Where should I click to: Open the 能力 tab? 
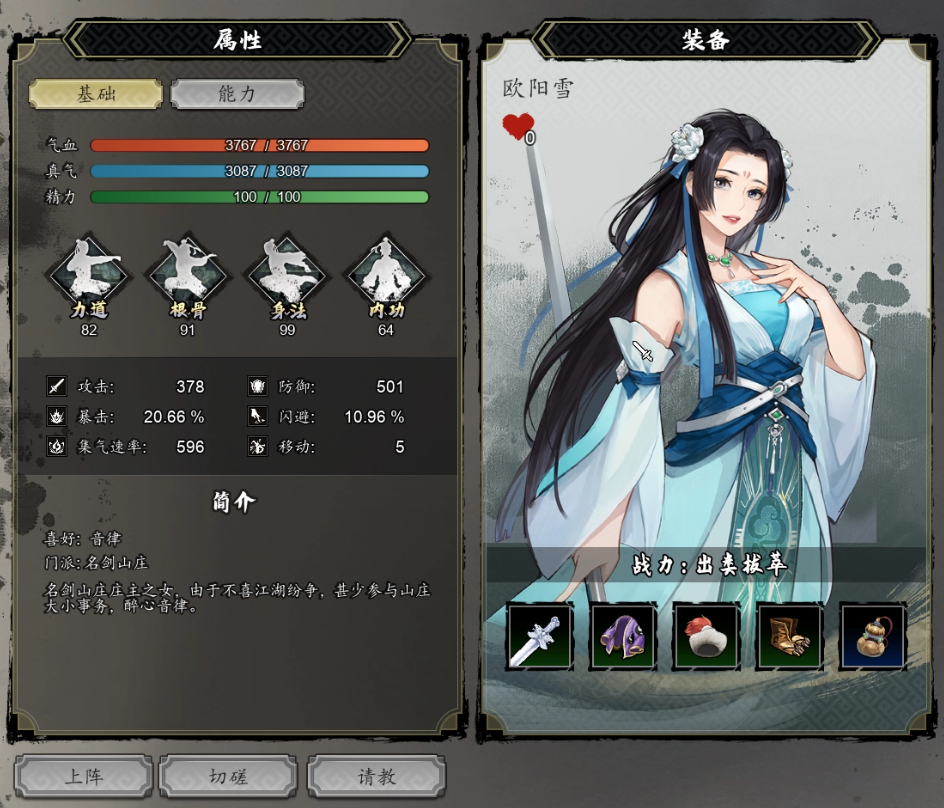pyautogui.click(x=237, y=94)
